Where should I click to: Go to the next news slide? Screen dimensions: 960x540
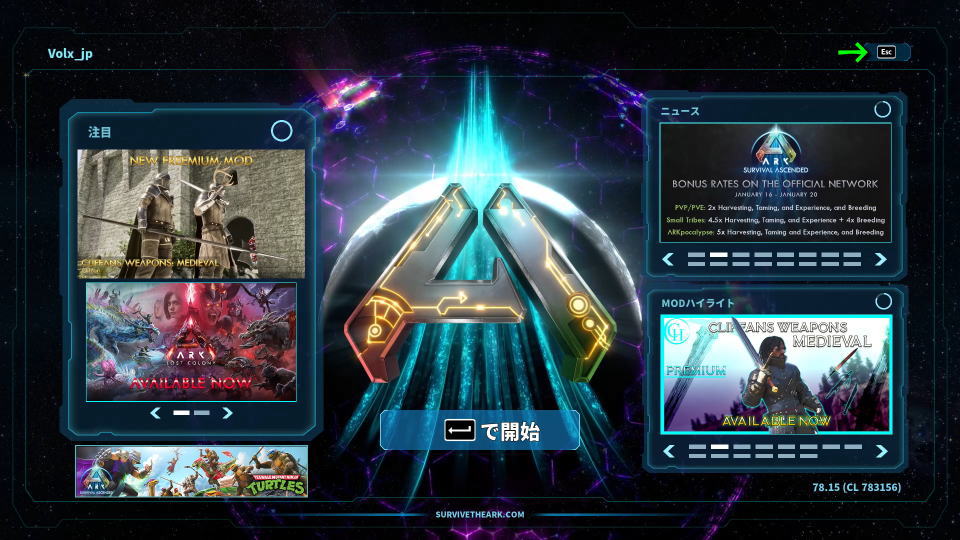tap(881, 259)
